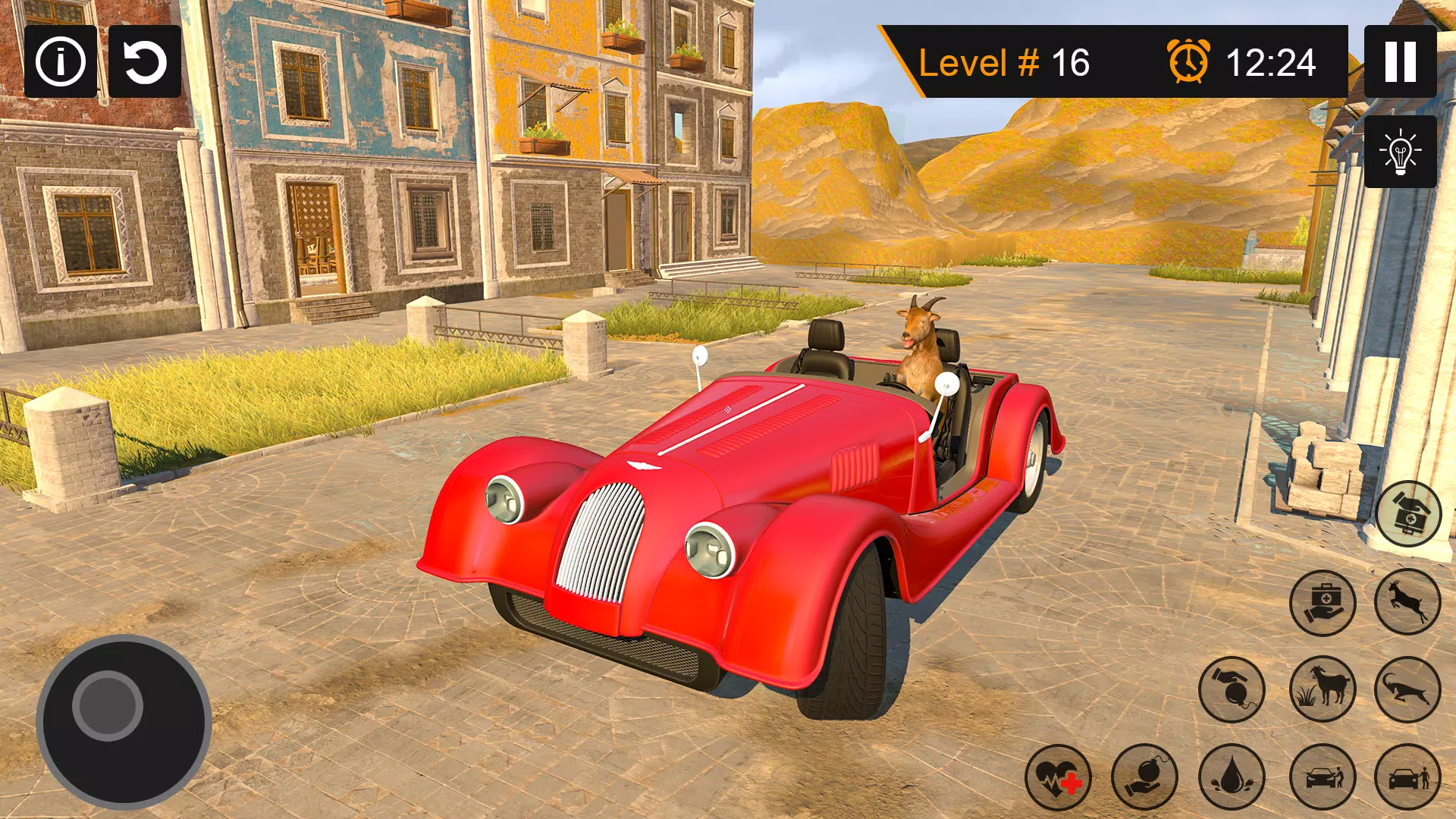This screenshot has height=819, width=1456.
Task: Tap the virtual joystick knob
Action: 108,705
